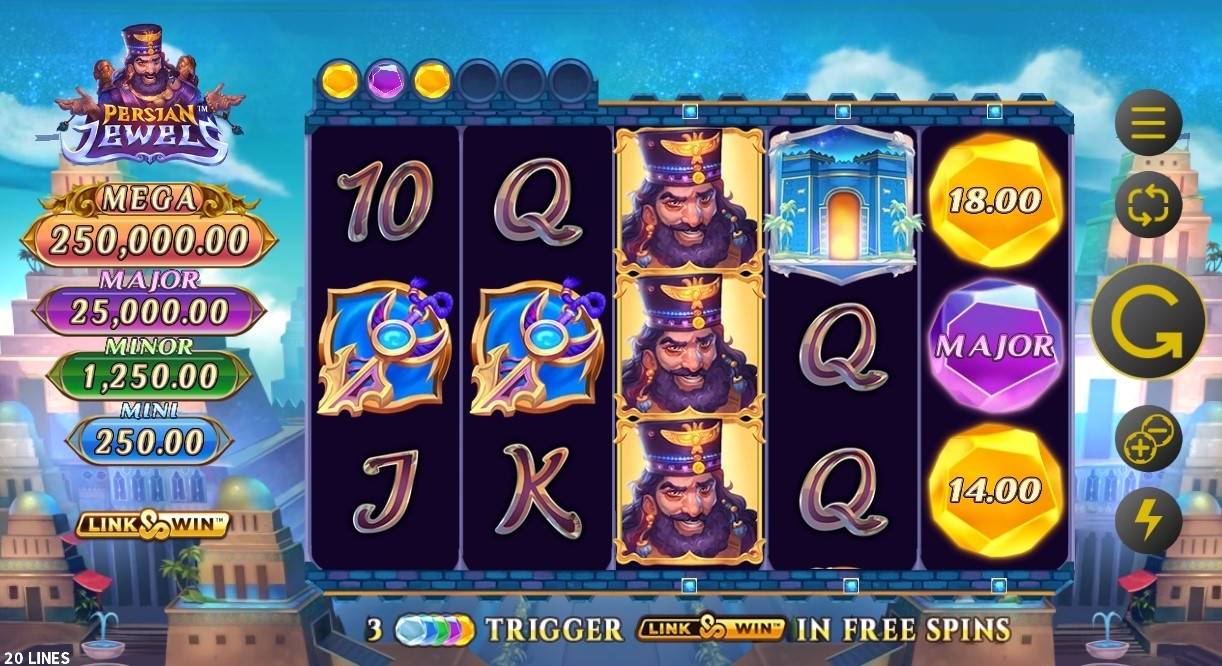The height and width of the screenshot is (666, 1222).
Task: Toggle the lightning bolt quick spin
Action: [1148, 520]
